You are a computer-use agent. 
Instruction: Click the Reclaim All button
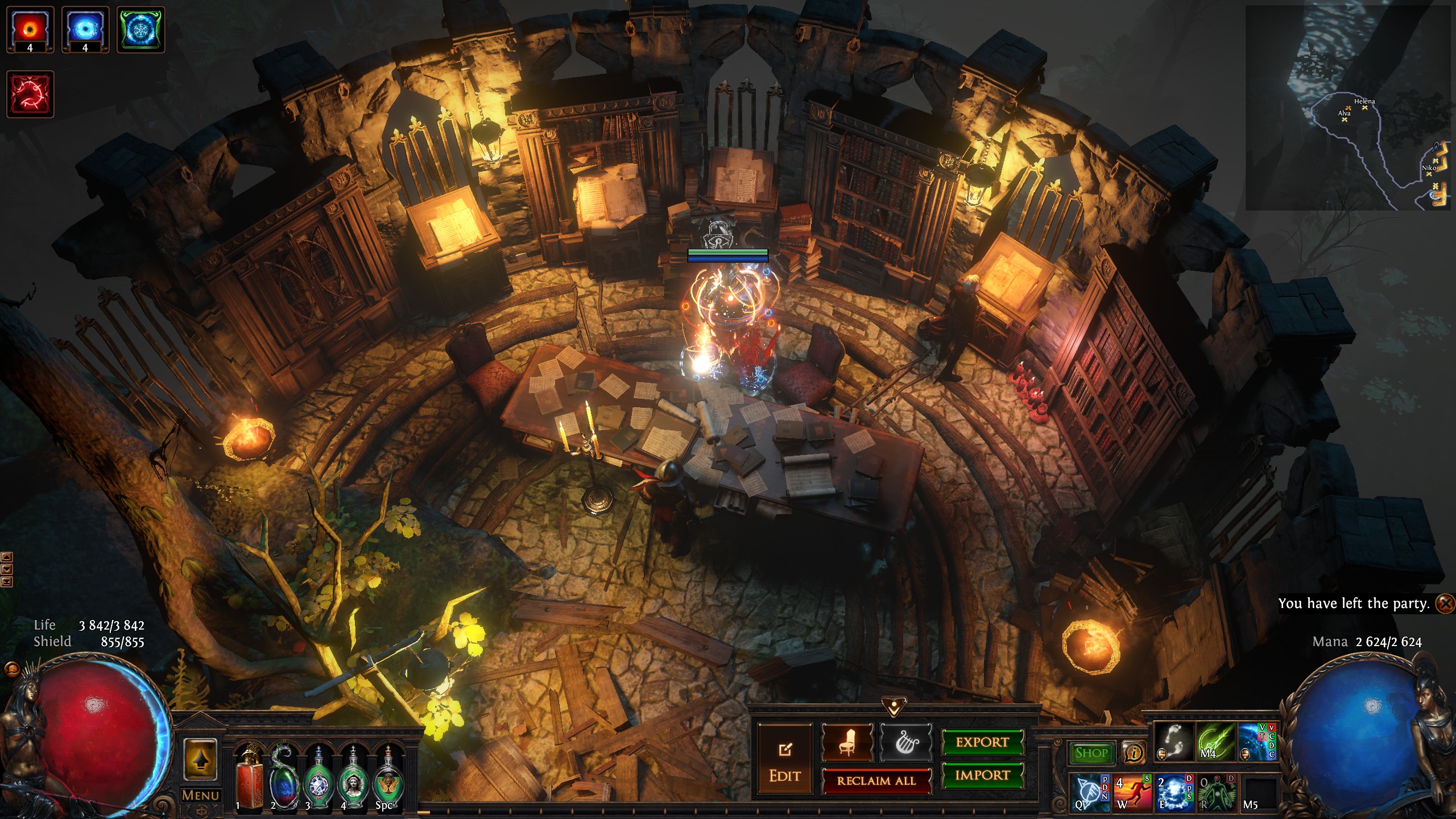[876, 780]
